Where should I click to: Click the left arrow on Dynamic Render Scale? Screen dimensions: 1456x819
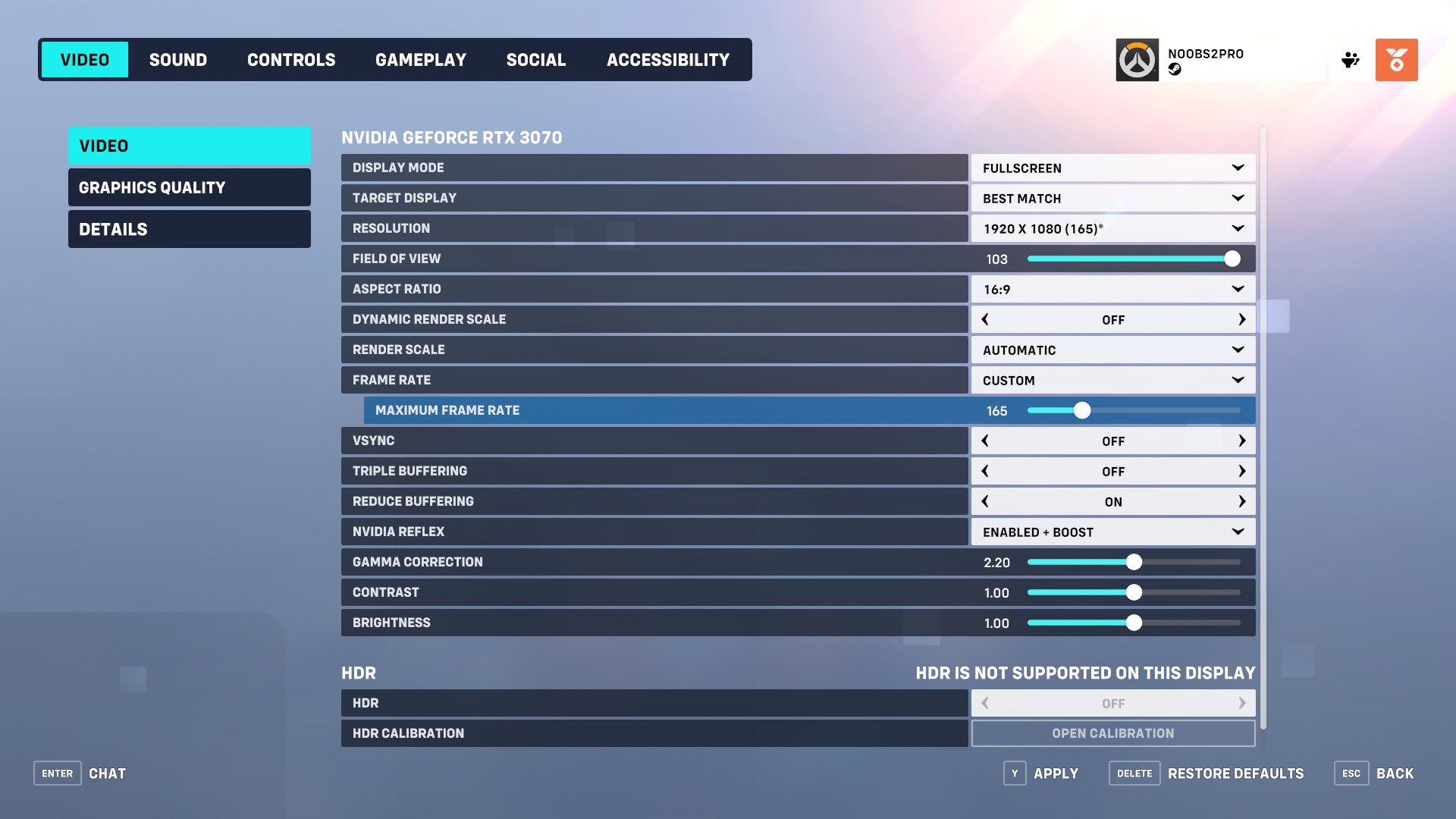coord(984,319)
